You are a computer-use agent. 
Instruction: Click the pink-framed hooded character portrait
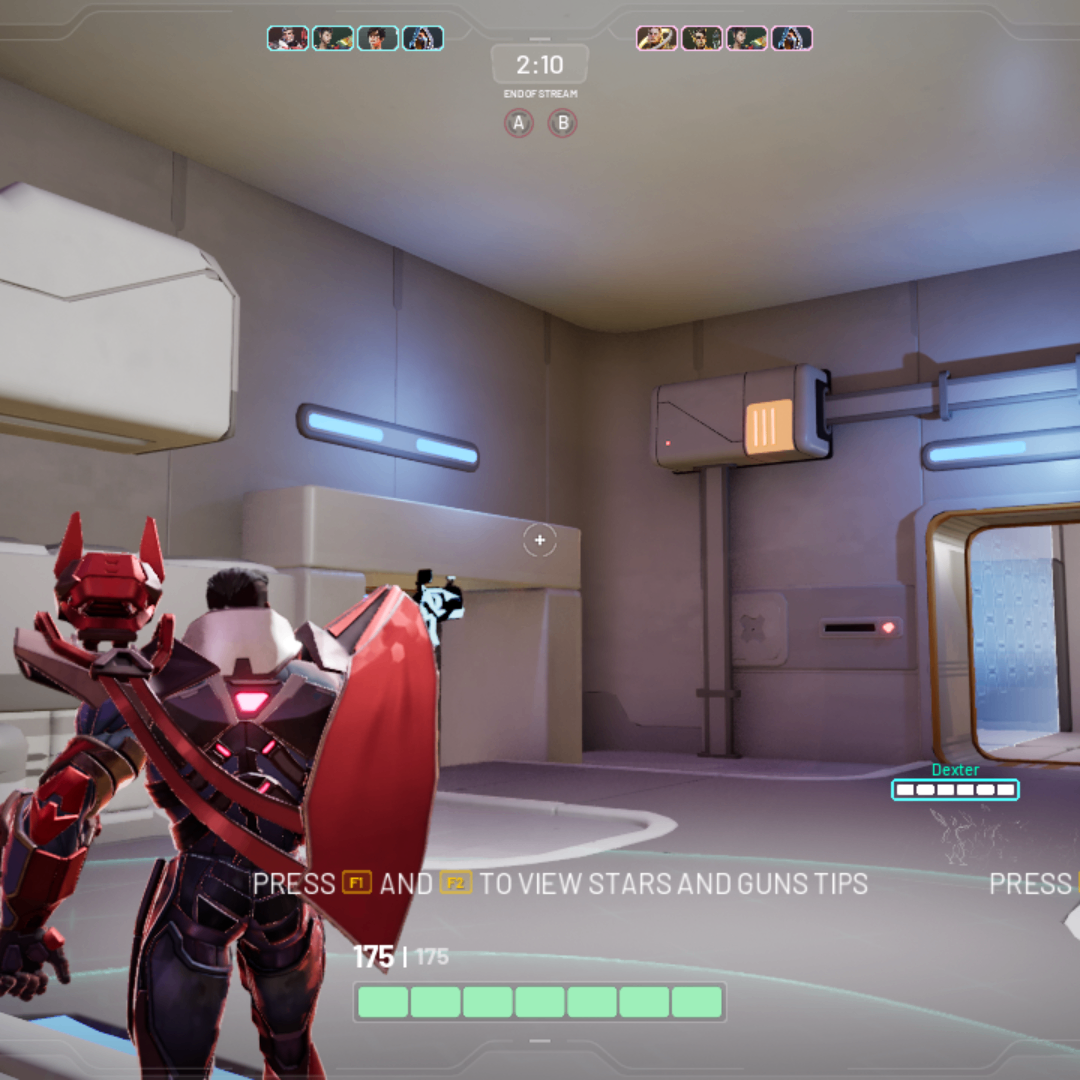coord(792,38)
